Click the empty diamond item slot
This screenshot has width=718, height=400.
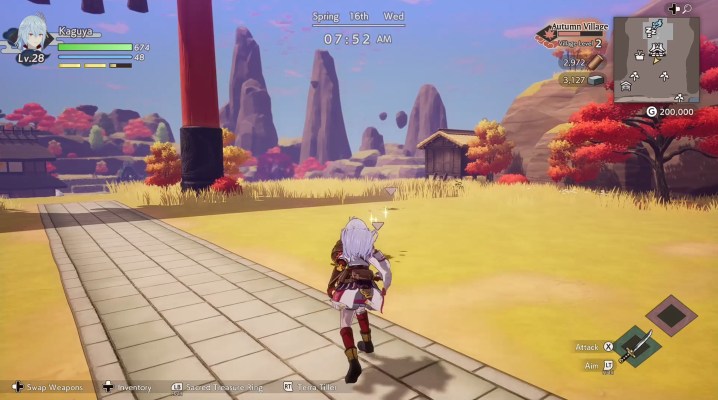point(671,316)
